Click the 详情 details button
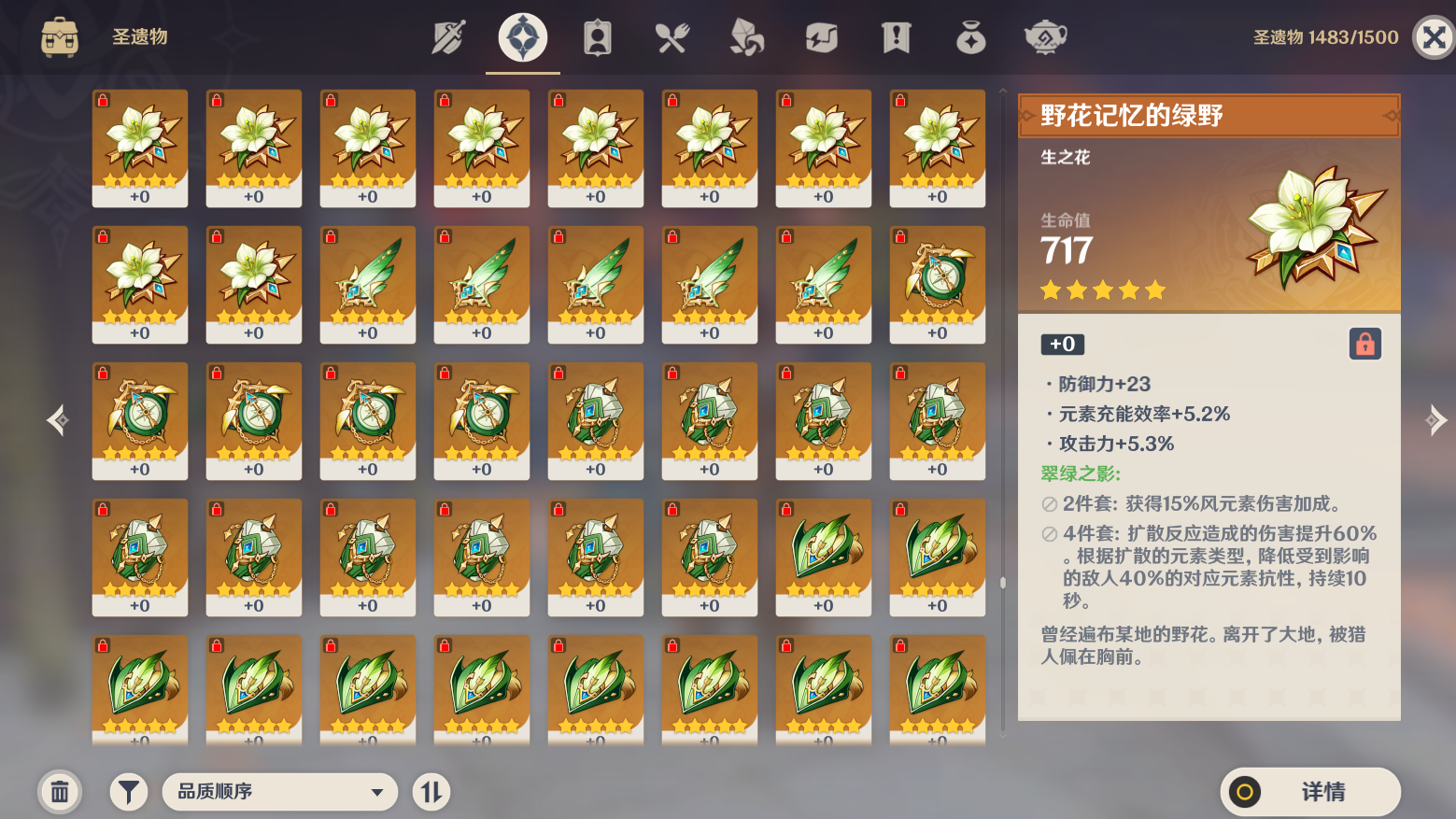Image resolution: width=1456 pixels, height=819 pixels. pyautogui.click(x=1312, y=791)
